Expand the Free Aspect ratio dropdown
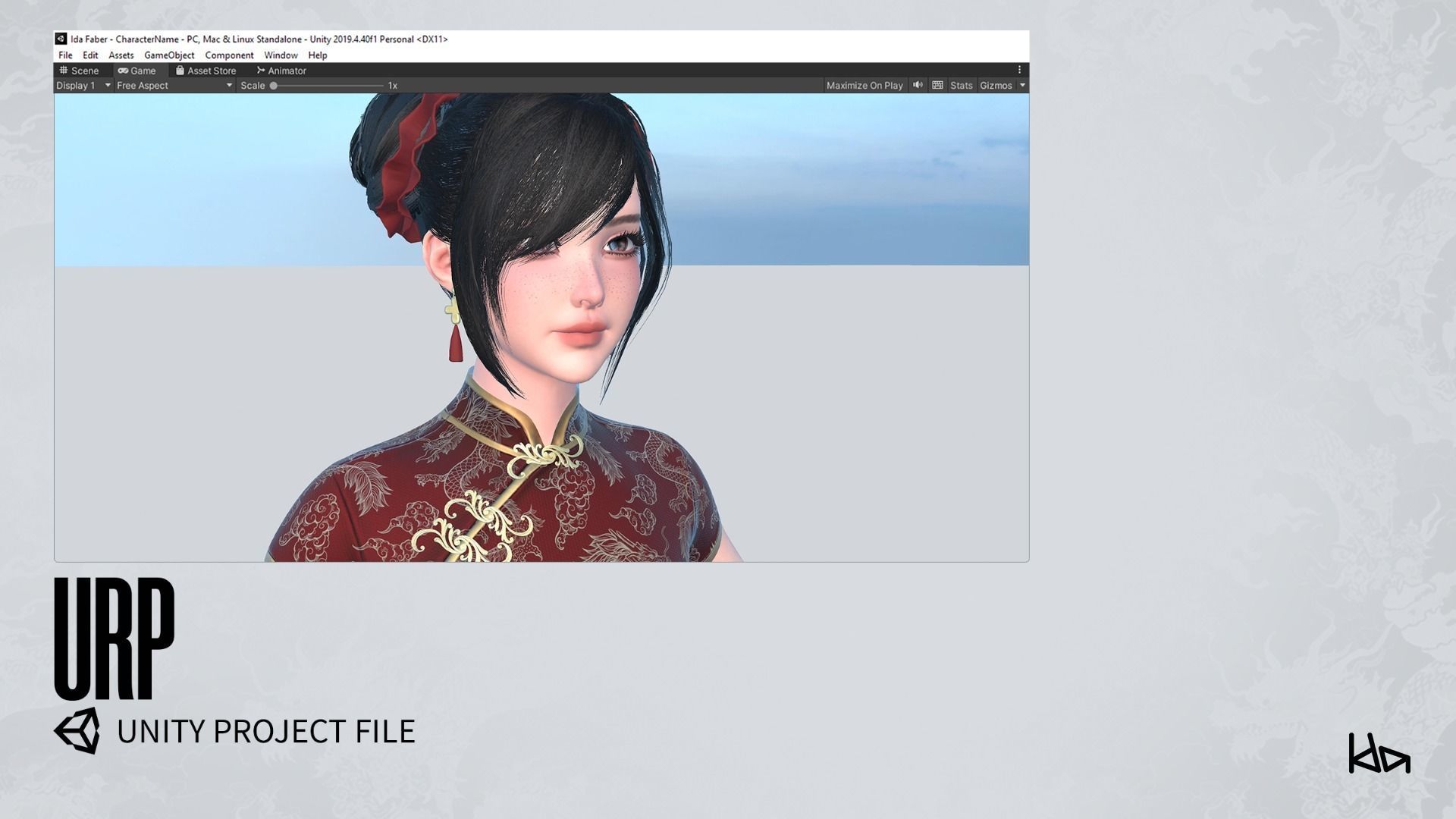 point(173,85)
